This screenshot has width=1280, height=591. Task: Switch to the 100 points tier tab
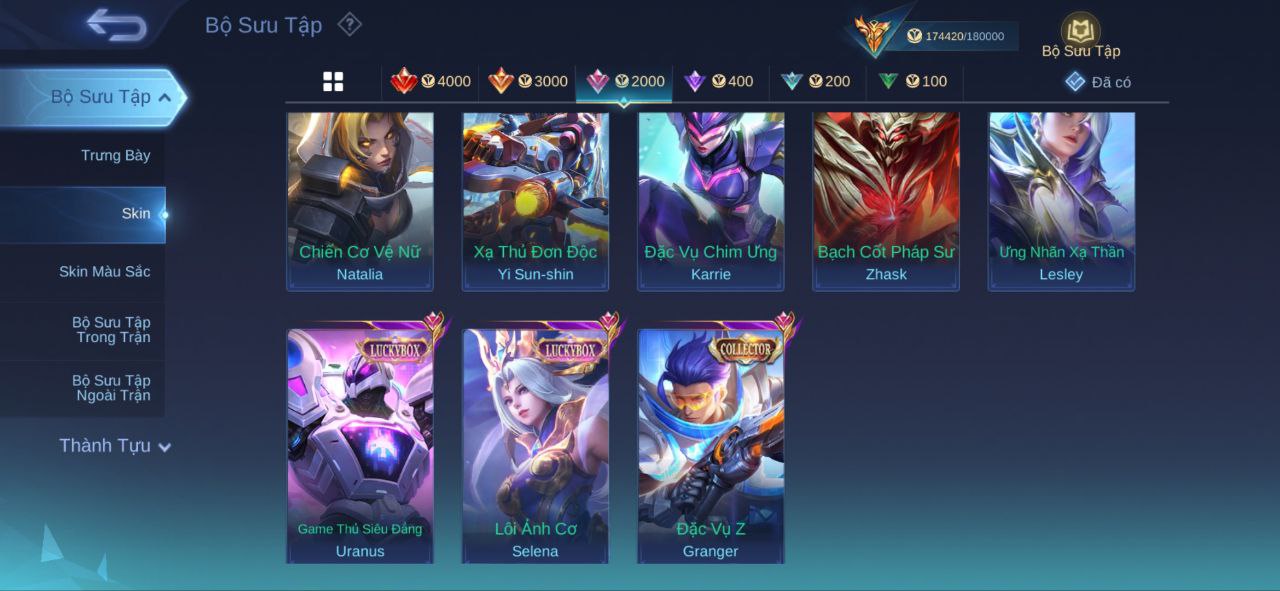tap(913, 82)
